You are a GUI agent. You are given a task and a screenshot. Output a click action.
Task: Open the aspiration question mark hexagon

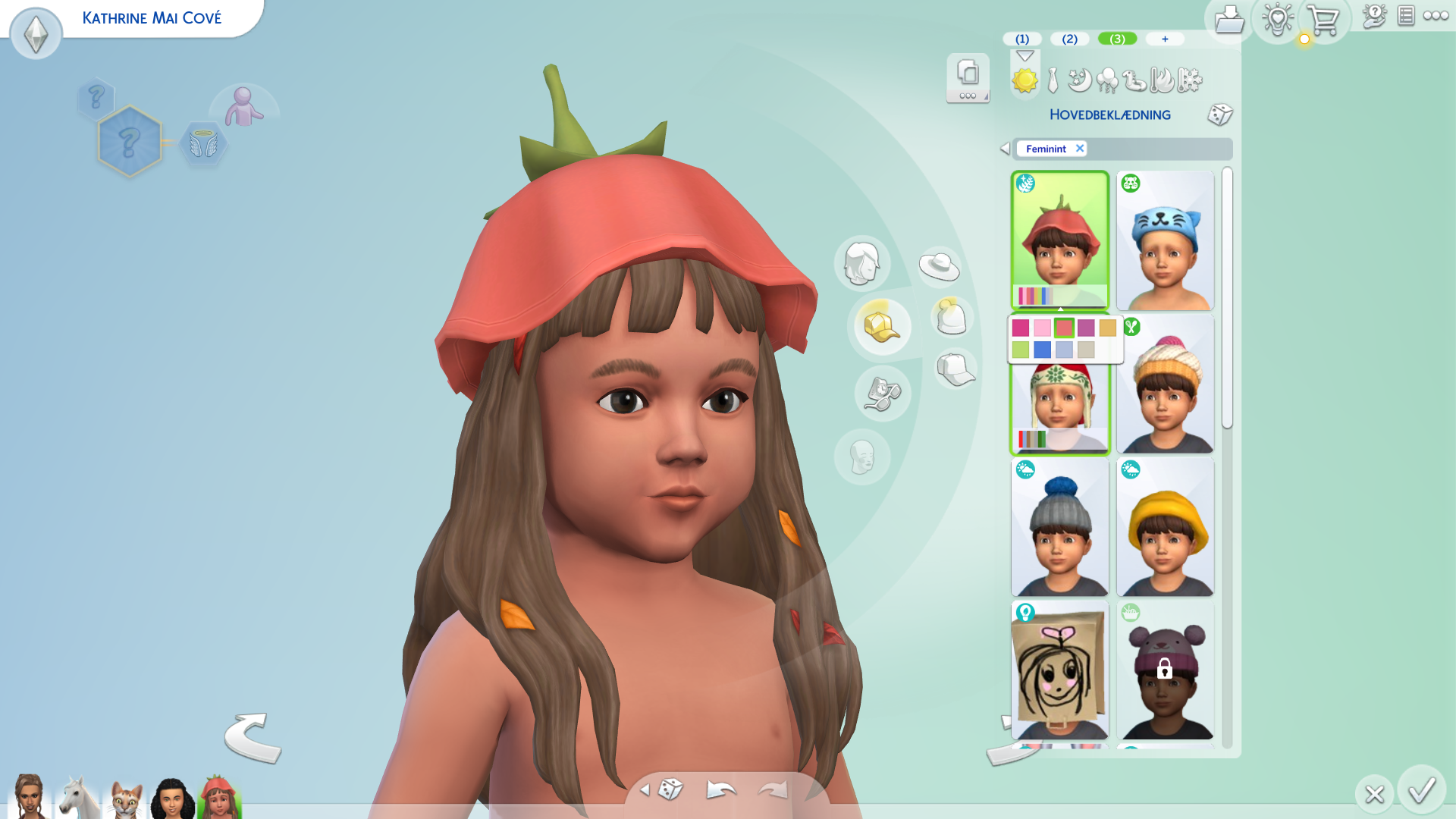[130, 142]
